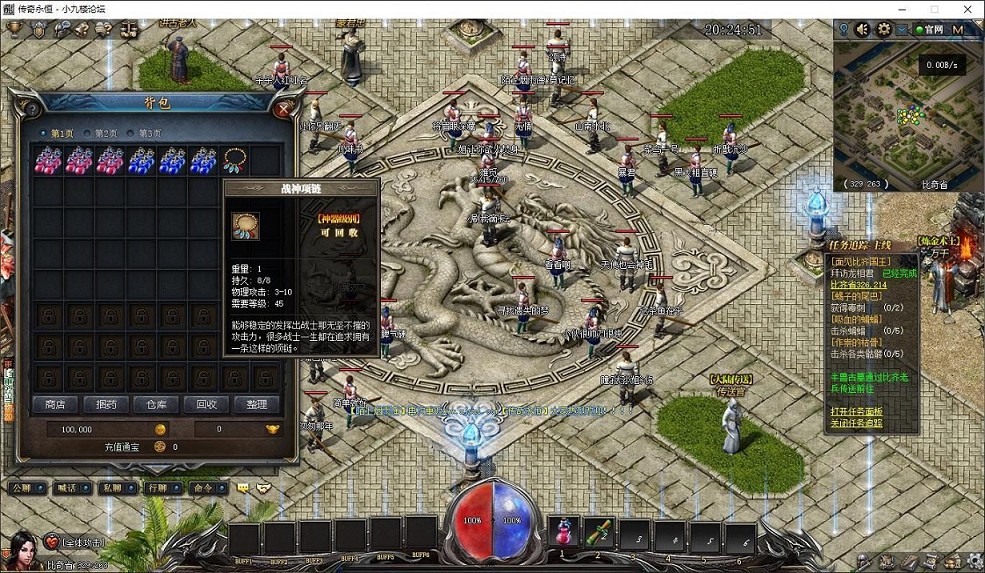The width and height of the screenshot is (985, 573).
Task: Open the 商店 shop from the backpack
Action: tap(55, 404)
